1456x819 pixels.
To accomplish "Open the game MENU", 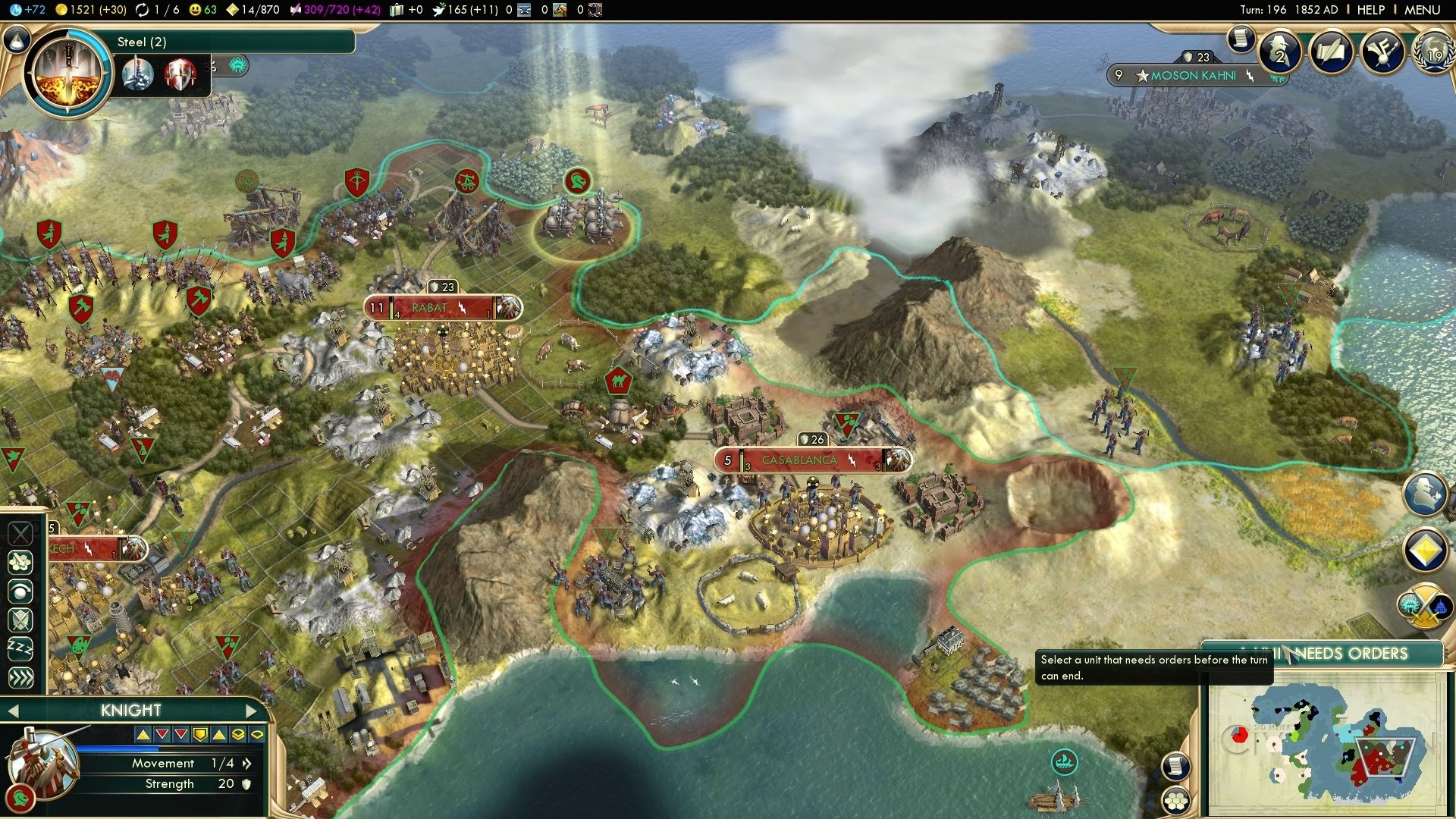I will click(x=1422, y=10).
